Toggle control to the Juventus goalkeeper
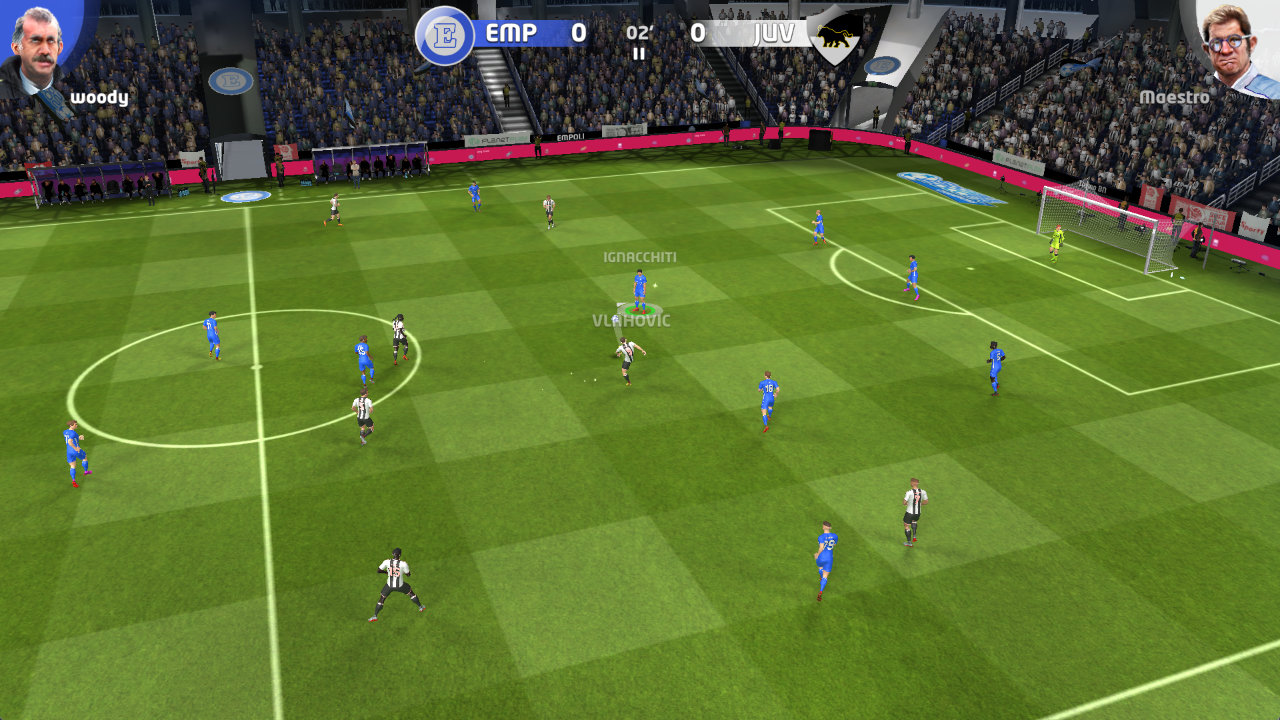Image resolution: width=1280 pixels, height=720 pixels. tap(1055, 243)
